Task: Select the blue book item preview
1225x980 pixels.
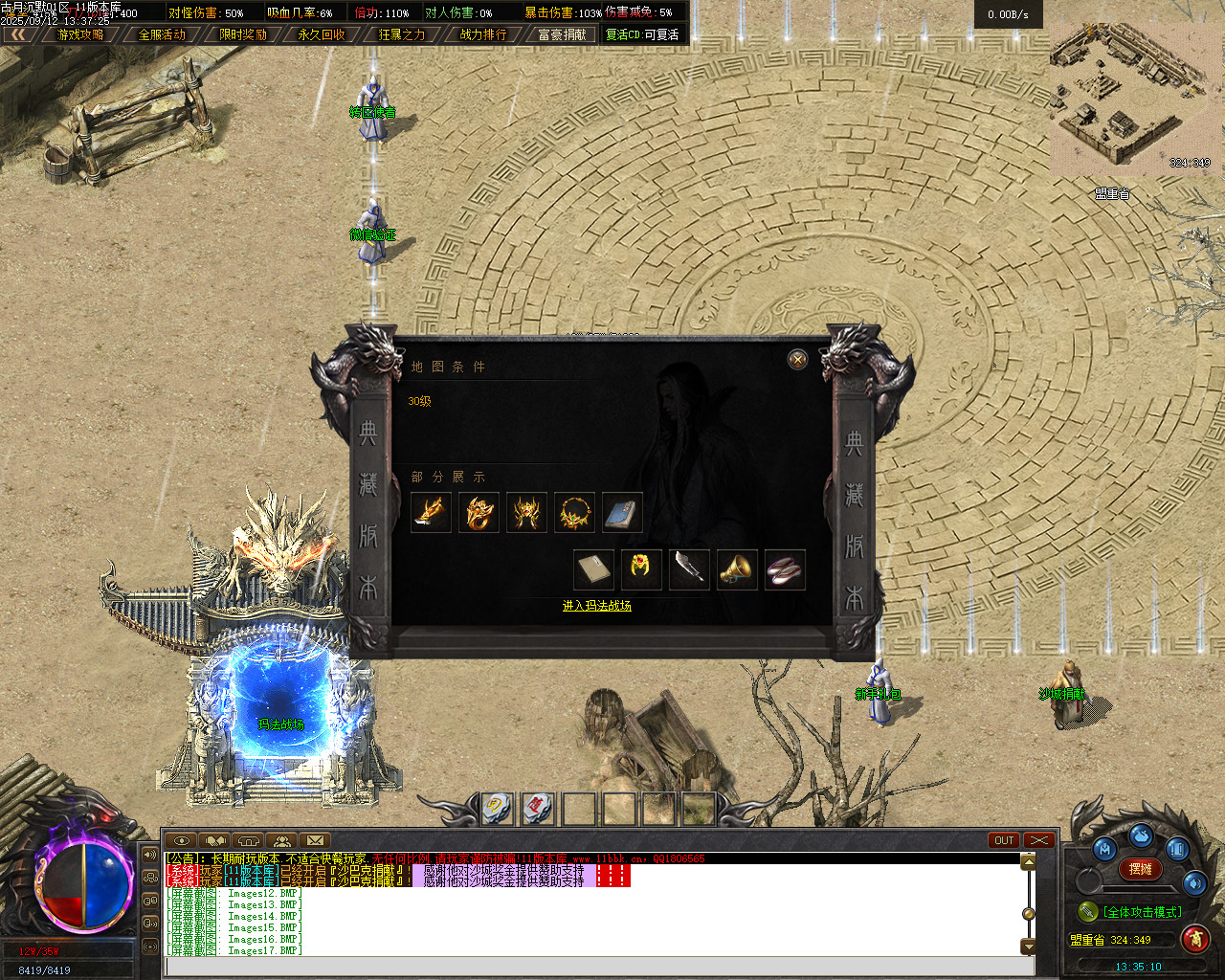Action: [622, 512]
